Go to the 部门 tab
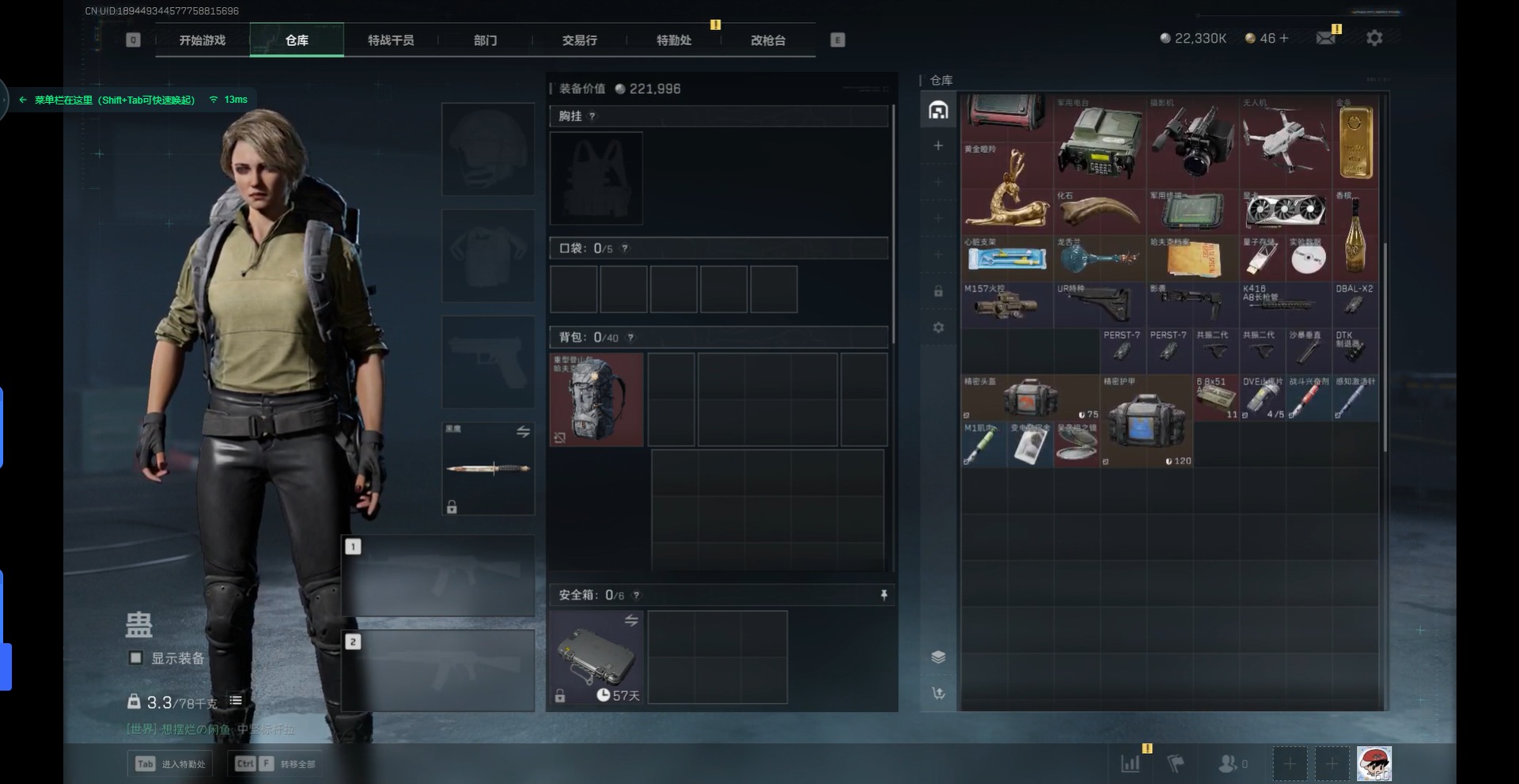Image resolution: width=1519 pixels, height=784 pixels. coord(485,40)
